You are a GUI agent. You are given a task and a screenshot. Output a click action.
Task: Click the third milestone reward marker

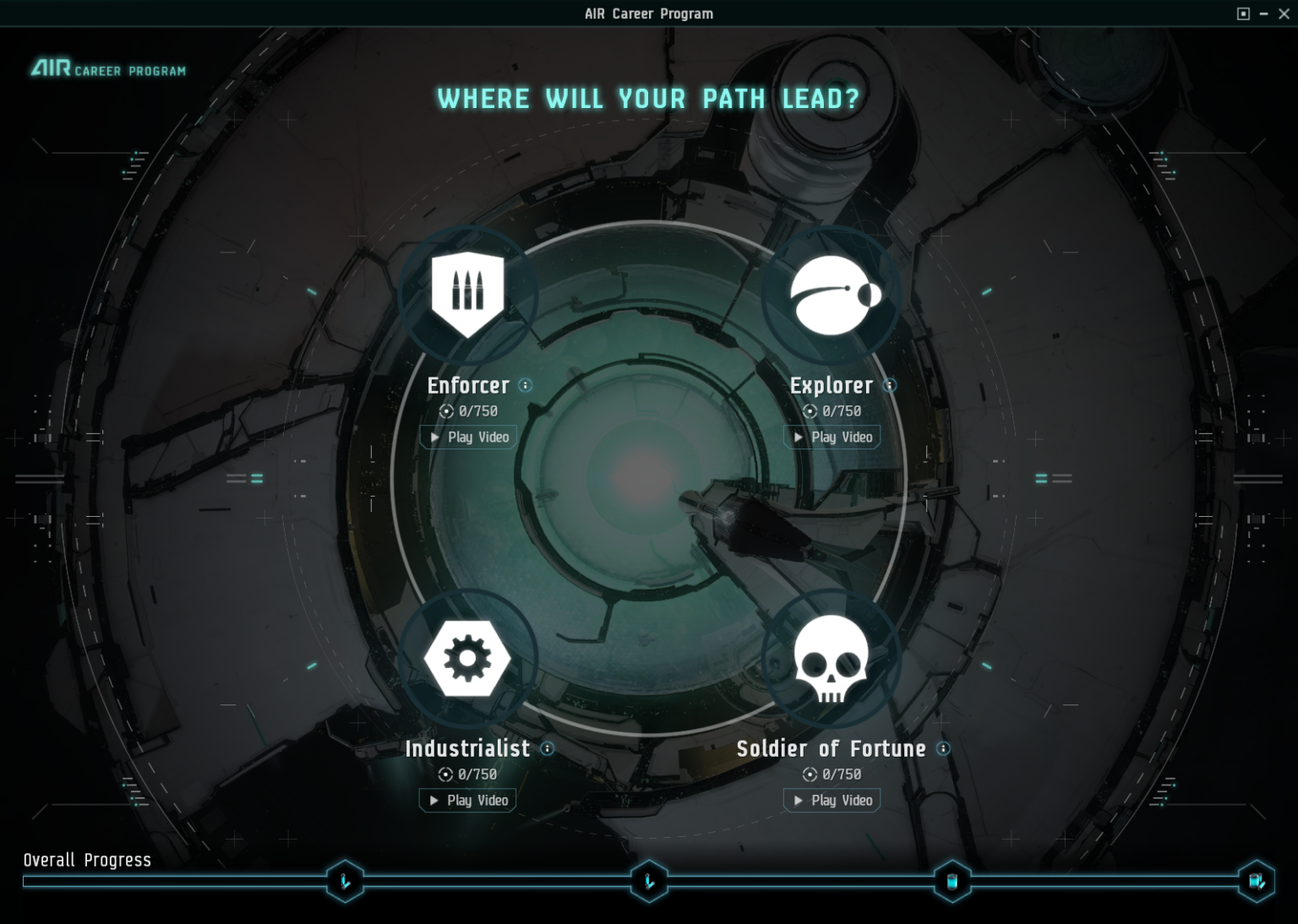952,881
